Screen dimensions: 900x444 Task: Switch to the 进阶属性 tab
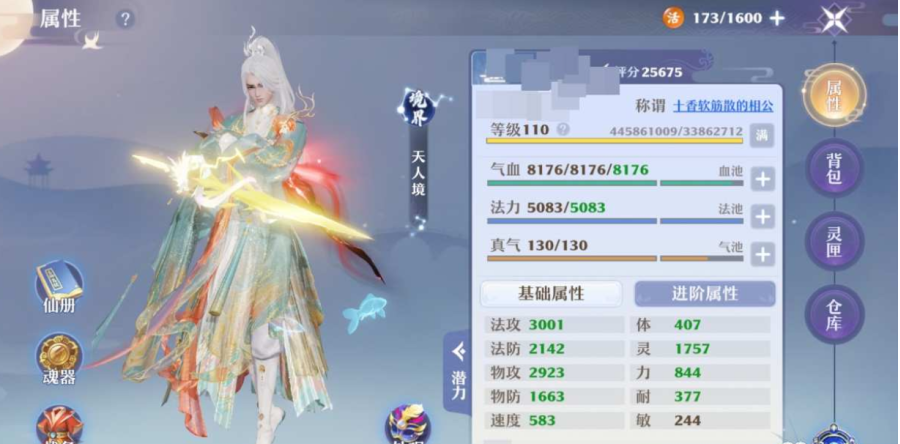(x=704, y=293)
